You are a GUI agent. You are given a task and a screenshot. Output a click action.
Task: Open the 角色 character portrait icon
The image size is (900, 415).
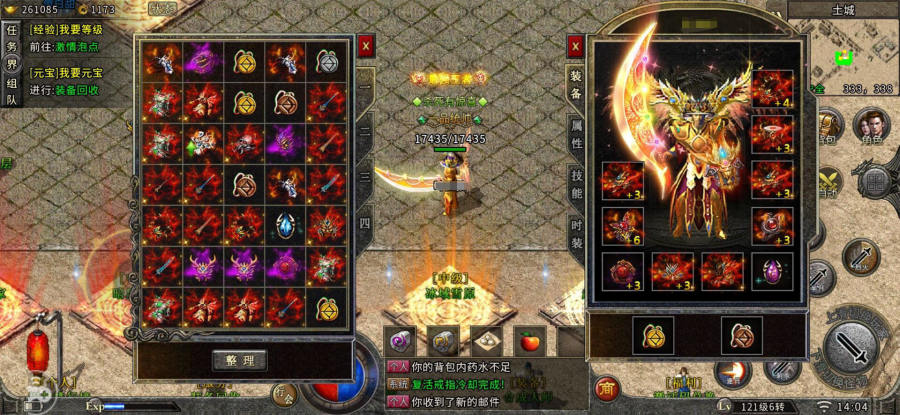pos(871,127)
